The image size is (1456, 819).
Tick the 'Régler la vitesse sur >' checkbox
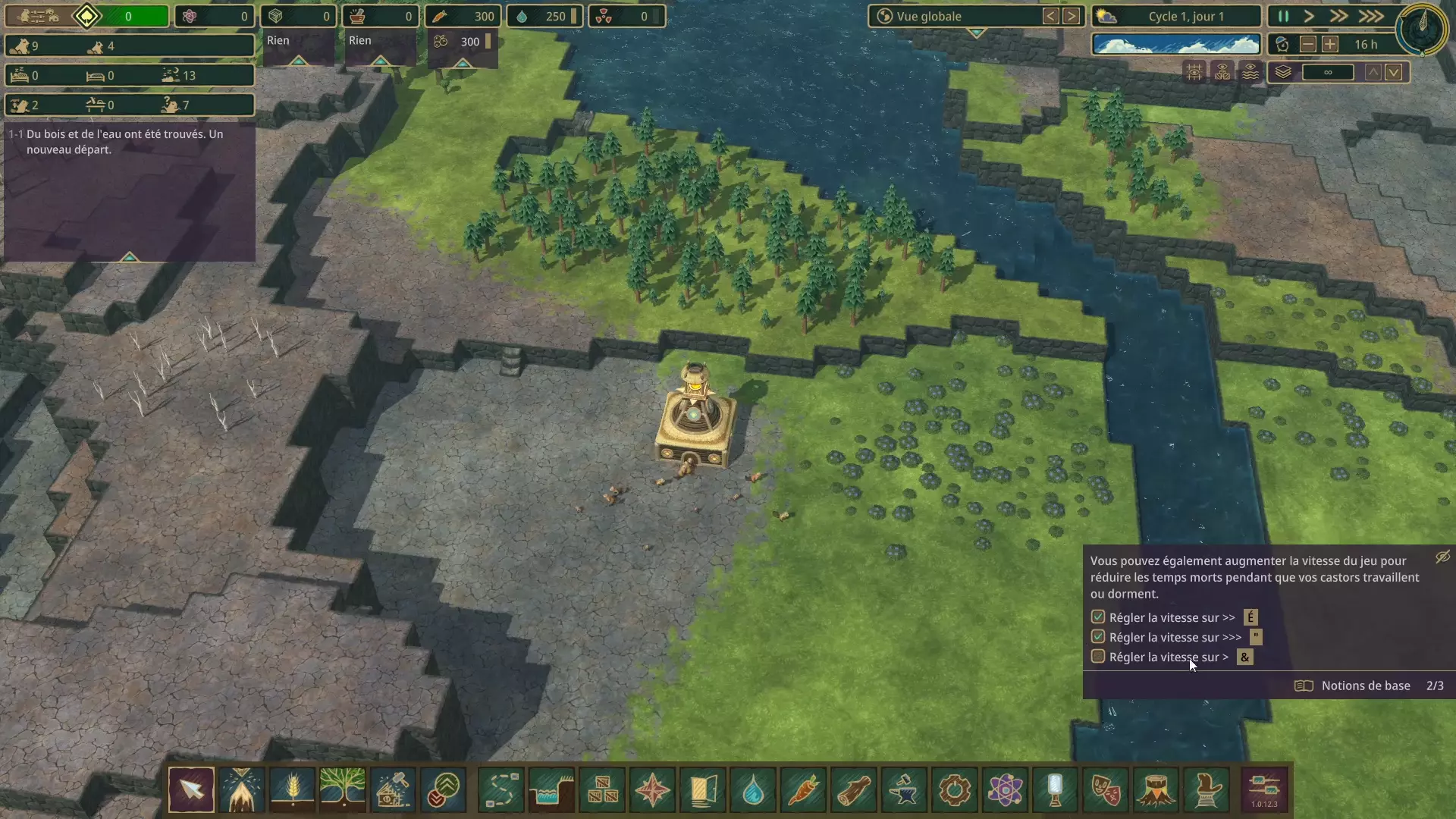pos(1098,657)
